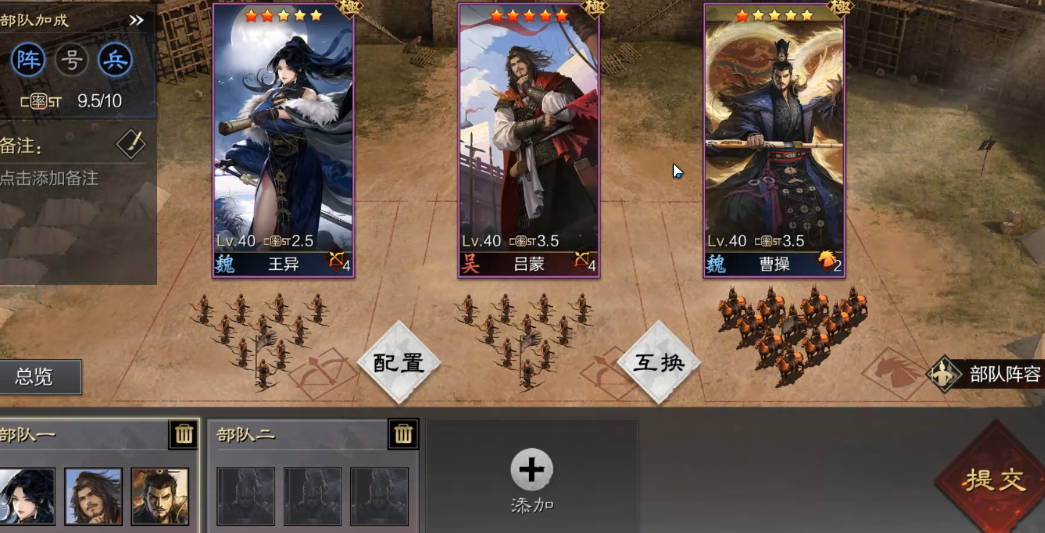The image size is (1045, 533).
Task: Select the 兵 troop bonus icon
Action: 115,60
